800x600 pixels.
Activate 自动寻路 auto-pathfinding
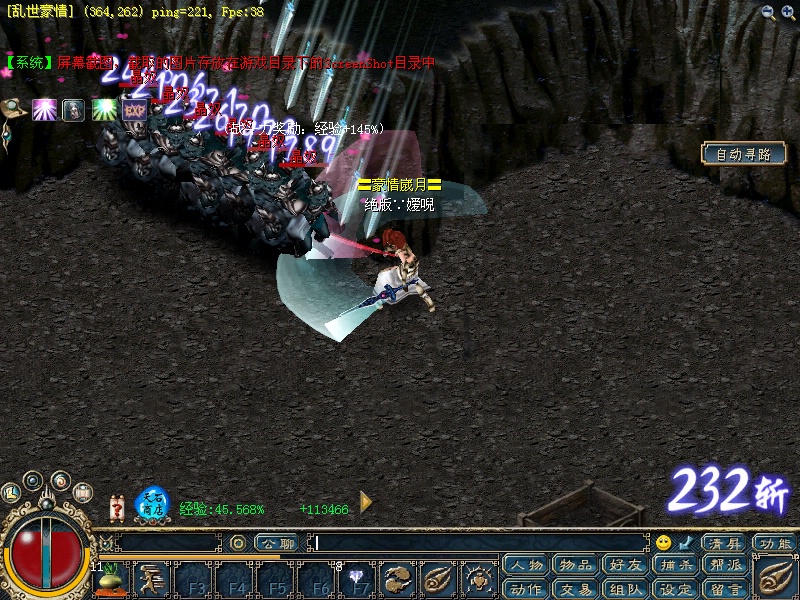coord(743,154)
